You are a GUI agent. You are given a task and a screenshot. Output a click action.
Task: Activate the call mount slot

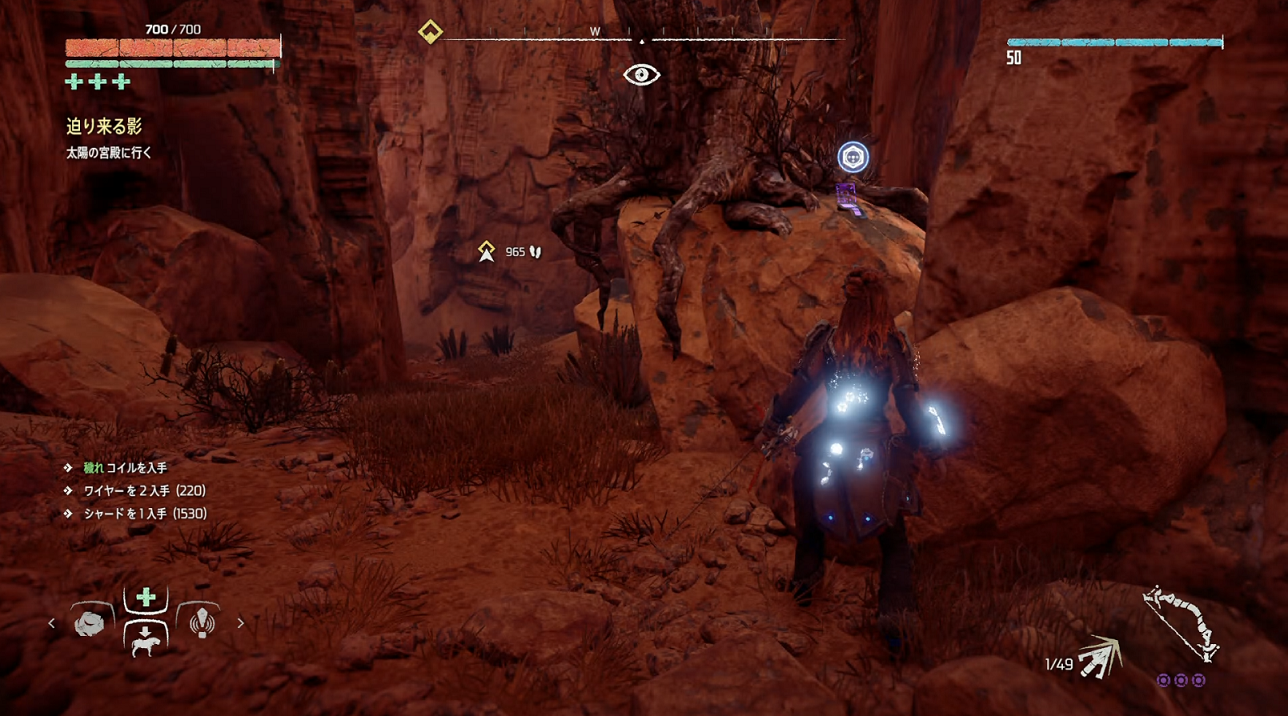point(146,640)
